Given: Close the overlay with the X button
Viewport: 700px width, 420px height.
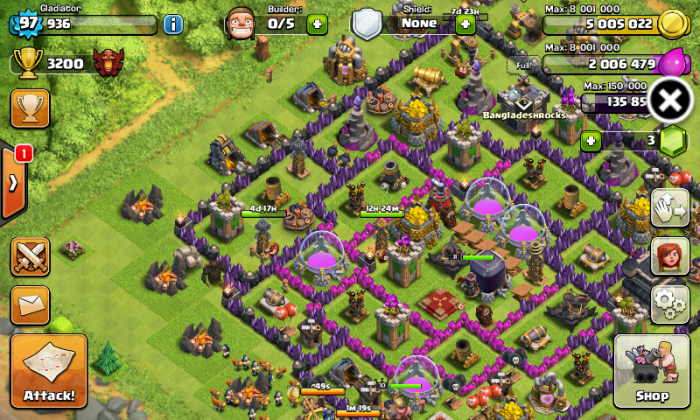Looking at the screenshot, I should tap(672, 100).
